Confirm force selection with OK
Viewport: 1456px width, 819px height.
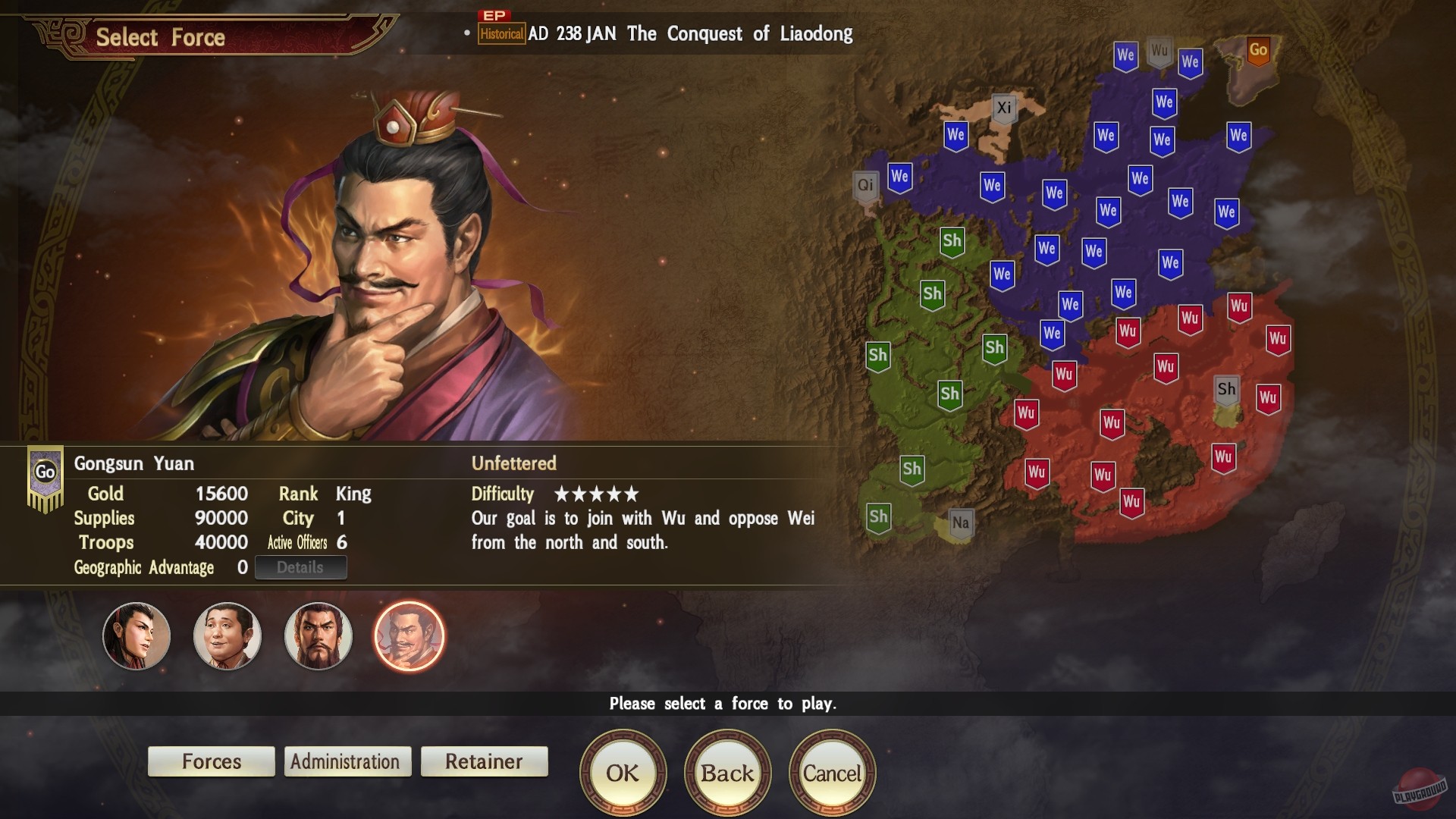pyautogui.click(x=622, y=772)
